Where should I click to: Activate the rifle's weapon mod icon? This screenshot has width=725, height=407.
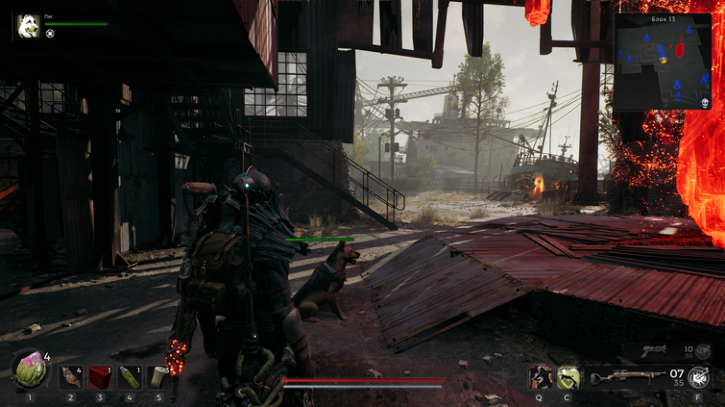coord(697,378)
